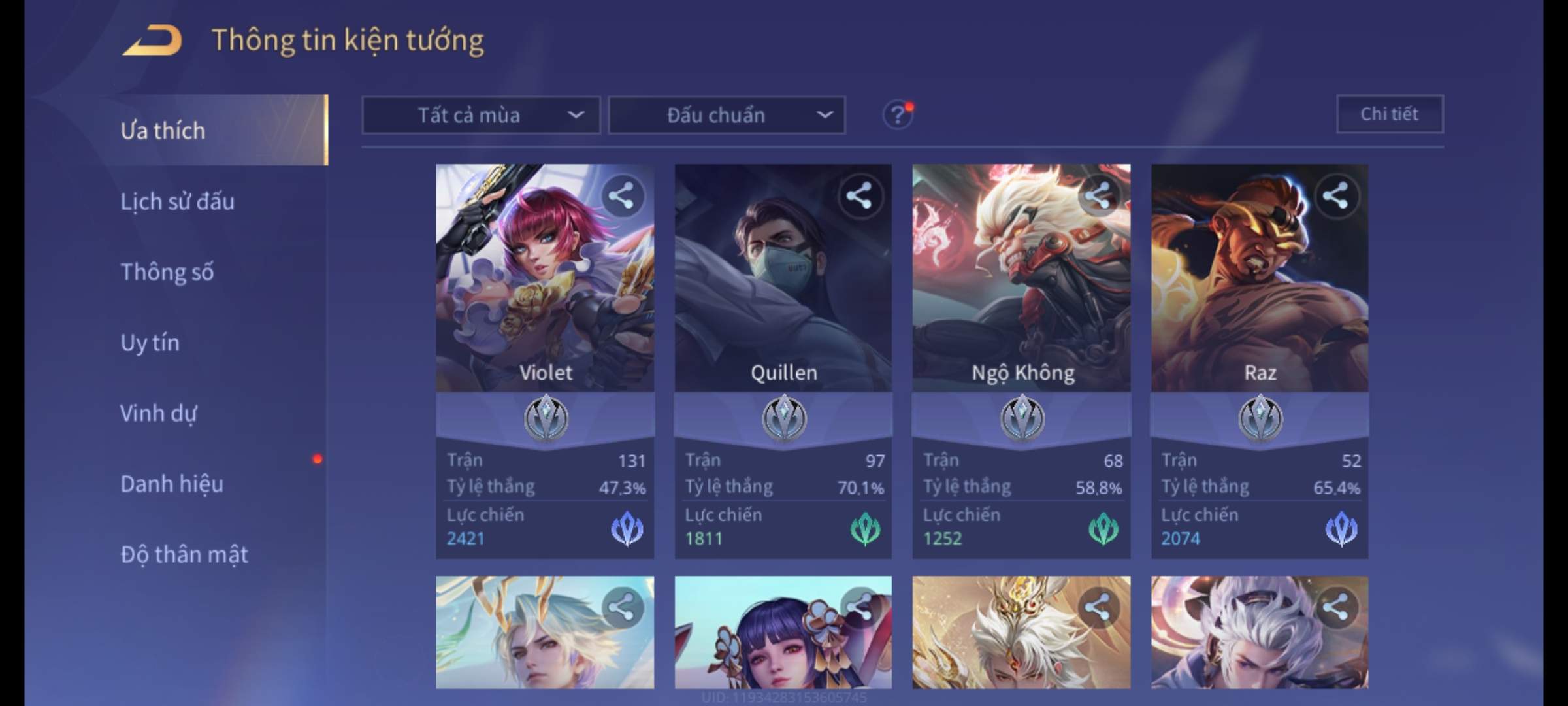Share the Quillen hero stats
The height and width of the screenshot is (706, 1568).
pos(859,196)
